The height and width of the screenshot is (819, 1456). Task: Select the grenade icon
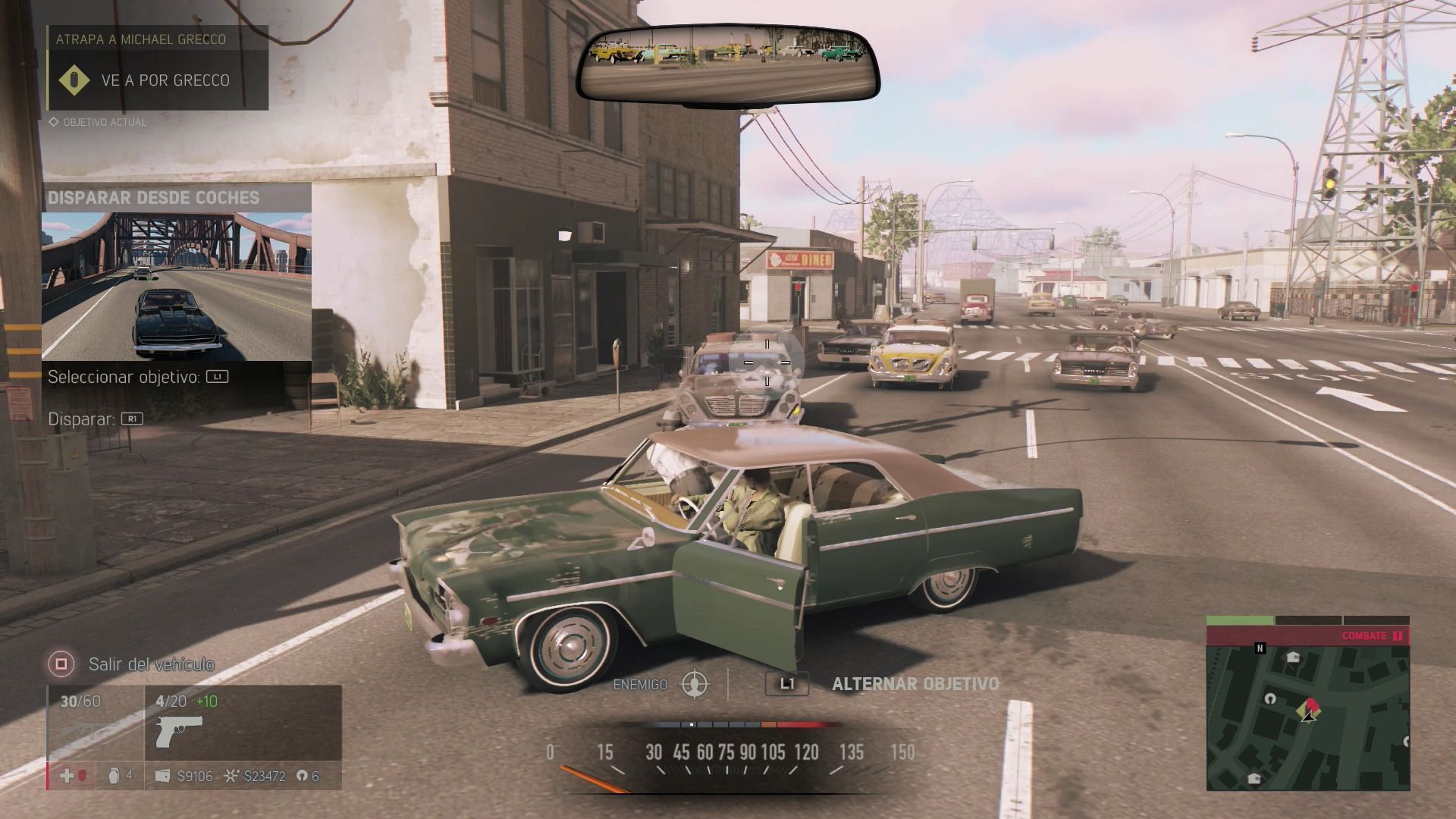pyautogui.click(x=115, y=776)
